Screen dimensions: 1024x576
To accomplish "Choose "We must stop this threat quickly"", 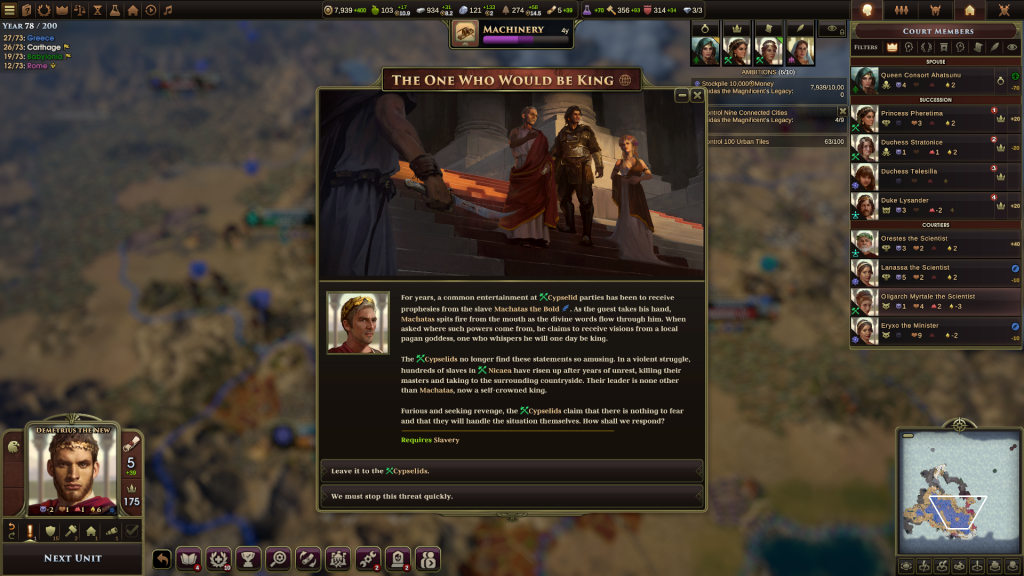I will click(511, 496).
